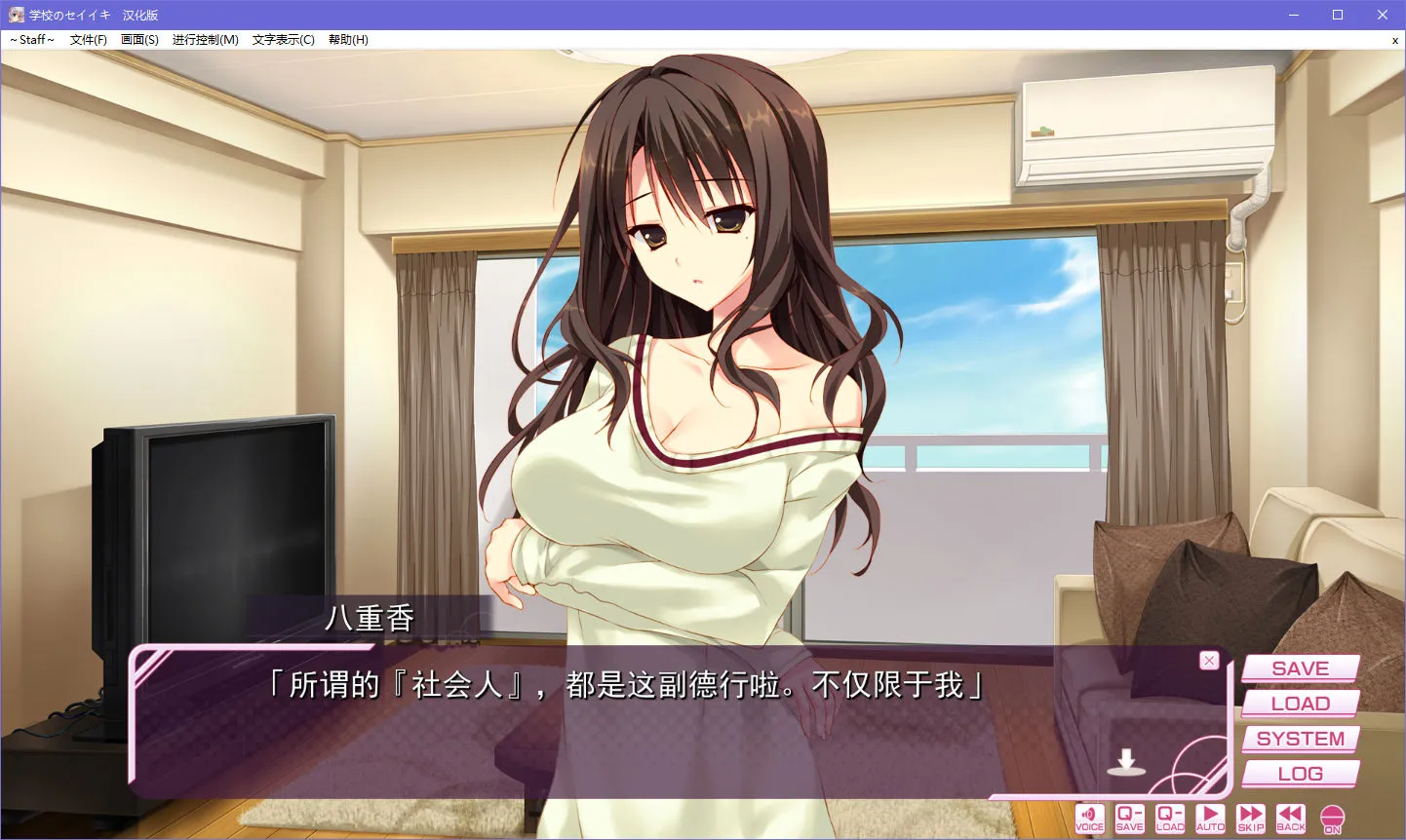Viewport: 1406px width, 840px height.
Task: Open the LOAD menu
Action: point(1300,704)
